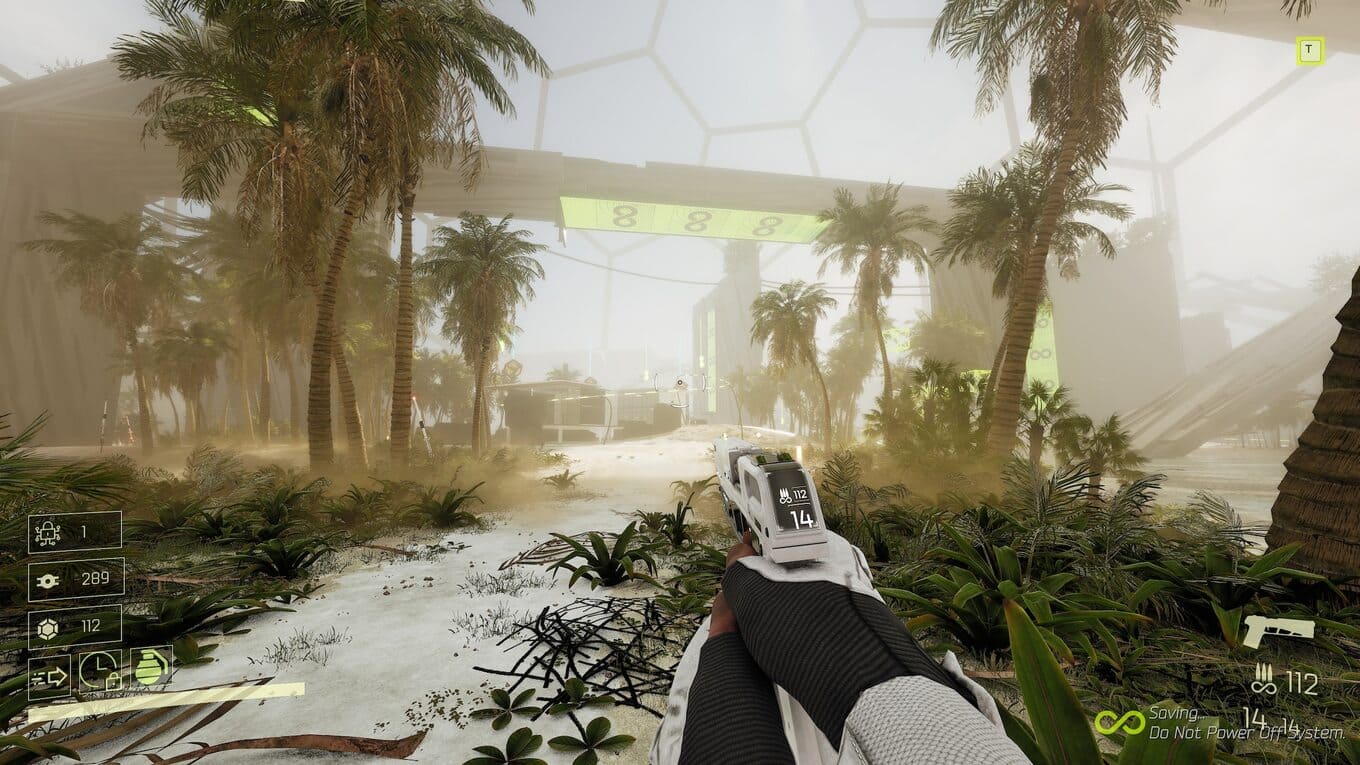Activate the dash arrow ability icon
Image resolution: width=1360 pixels, height=765 pixels.
click(x=49, y=675)
